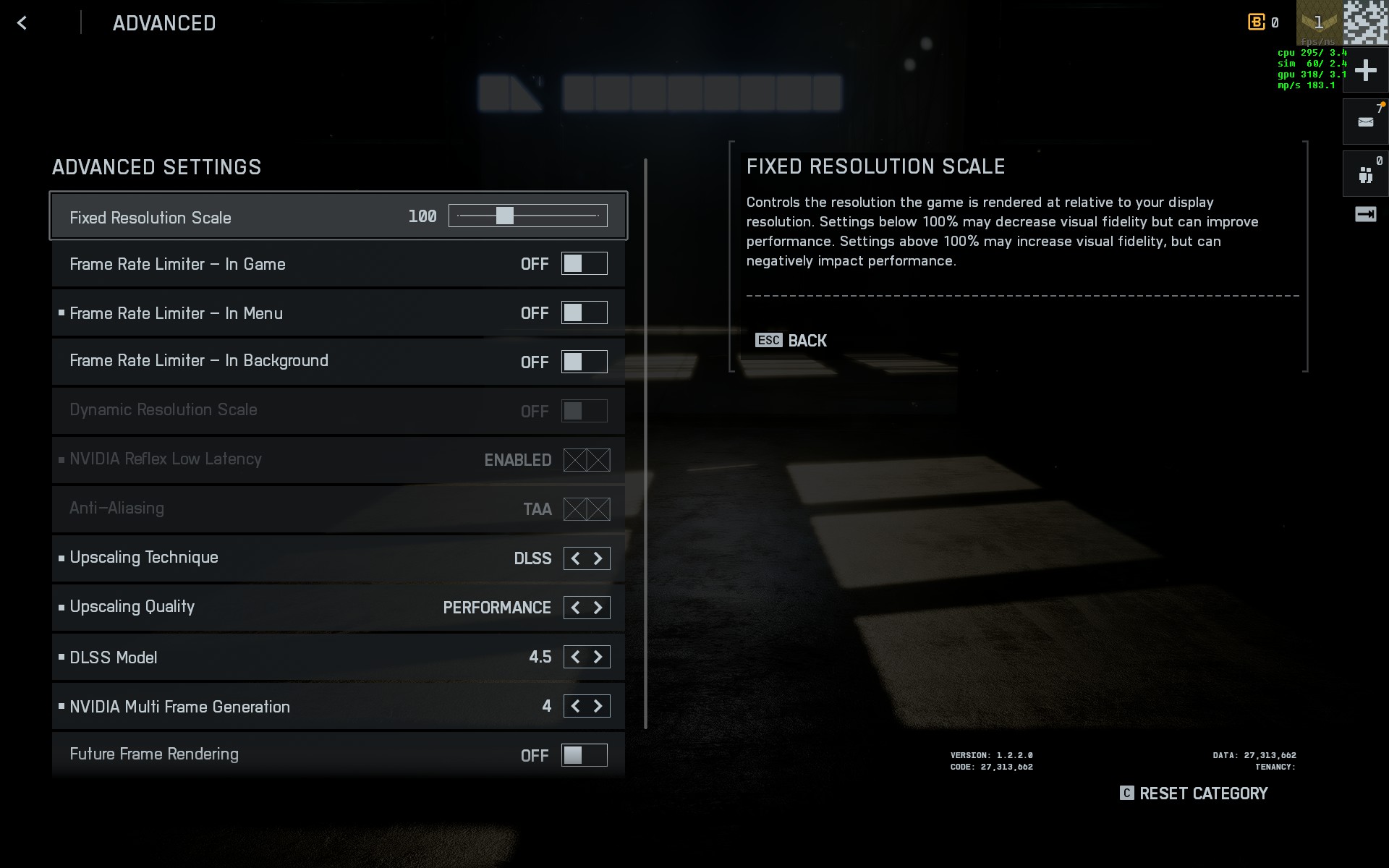Viewport: 1389px width, 868px height.
Task: Click the Back button in the description panel
Action: pos(791,341)
